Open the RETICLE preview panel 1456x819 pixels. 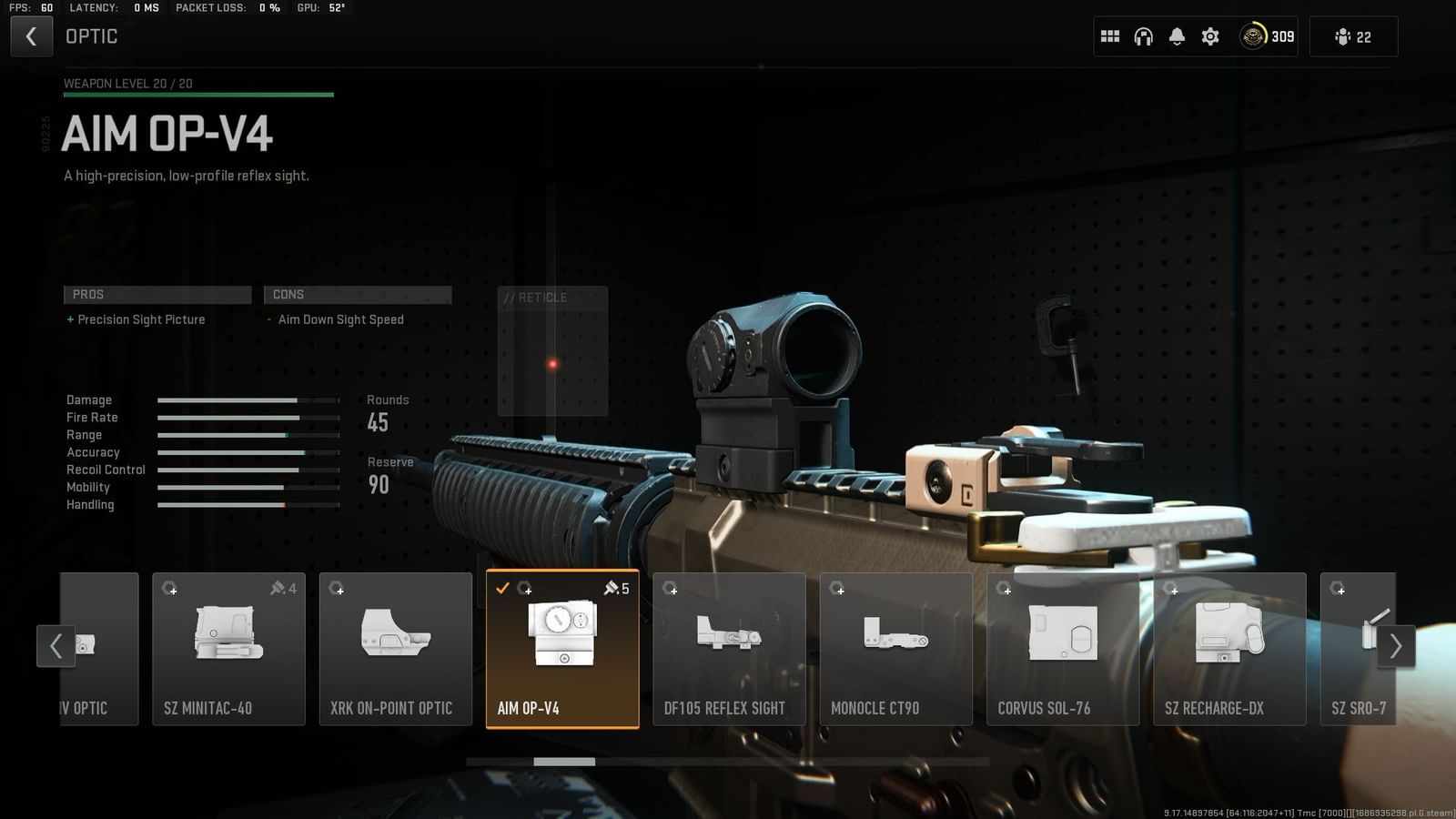coord(552,350)
